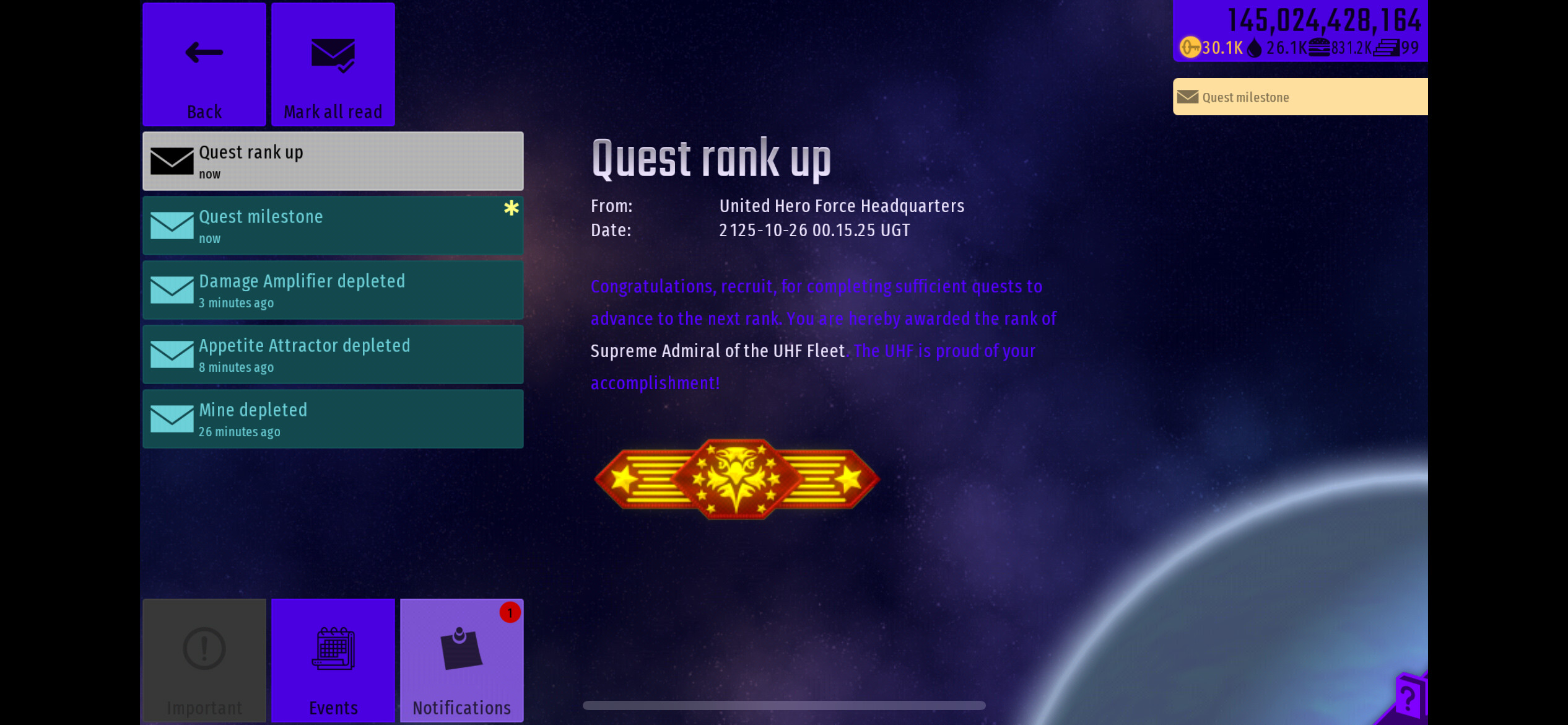Switch to the Events tab

[333, 660]
